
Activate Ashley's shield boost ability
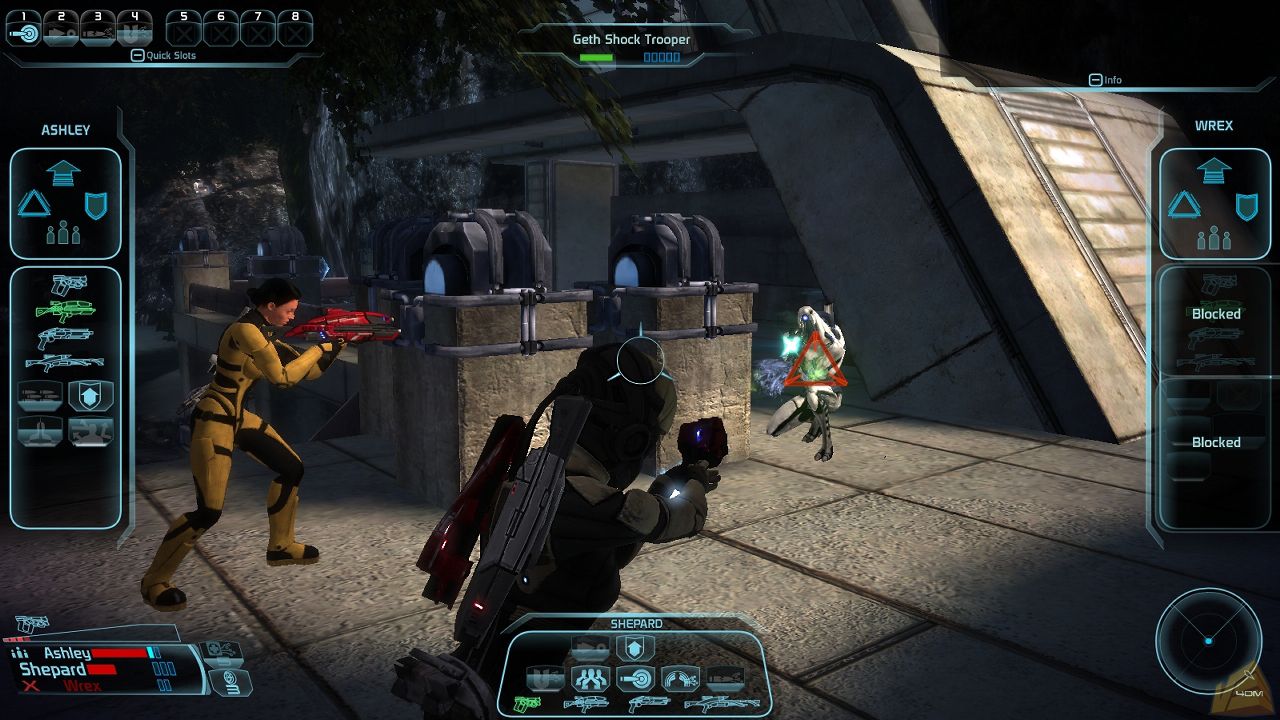(x=91, y=396)
